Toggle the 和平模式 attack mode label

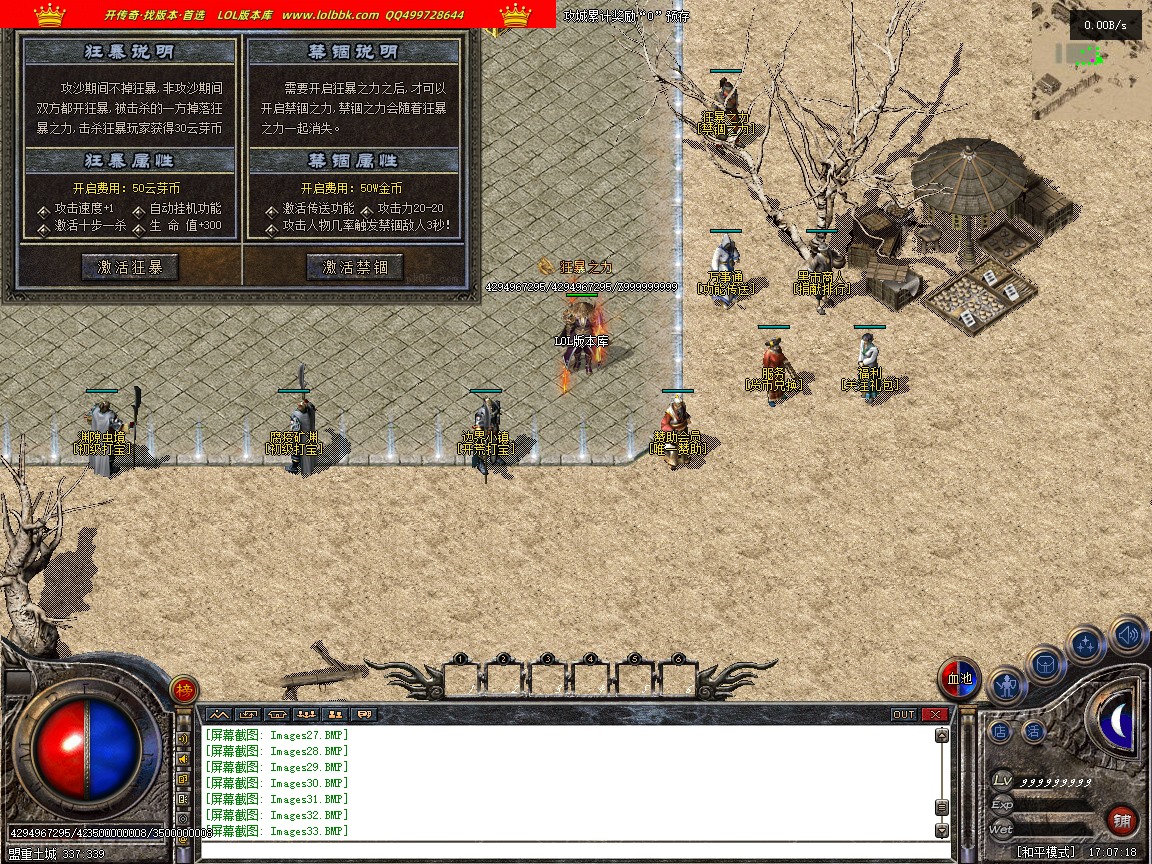click(x=1048, y=852)
